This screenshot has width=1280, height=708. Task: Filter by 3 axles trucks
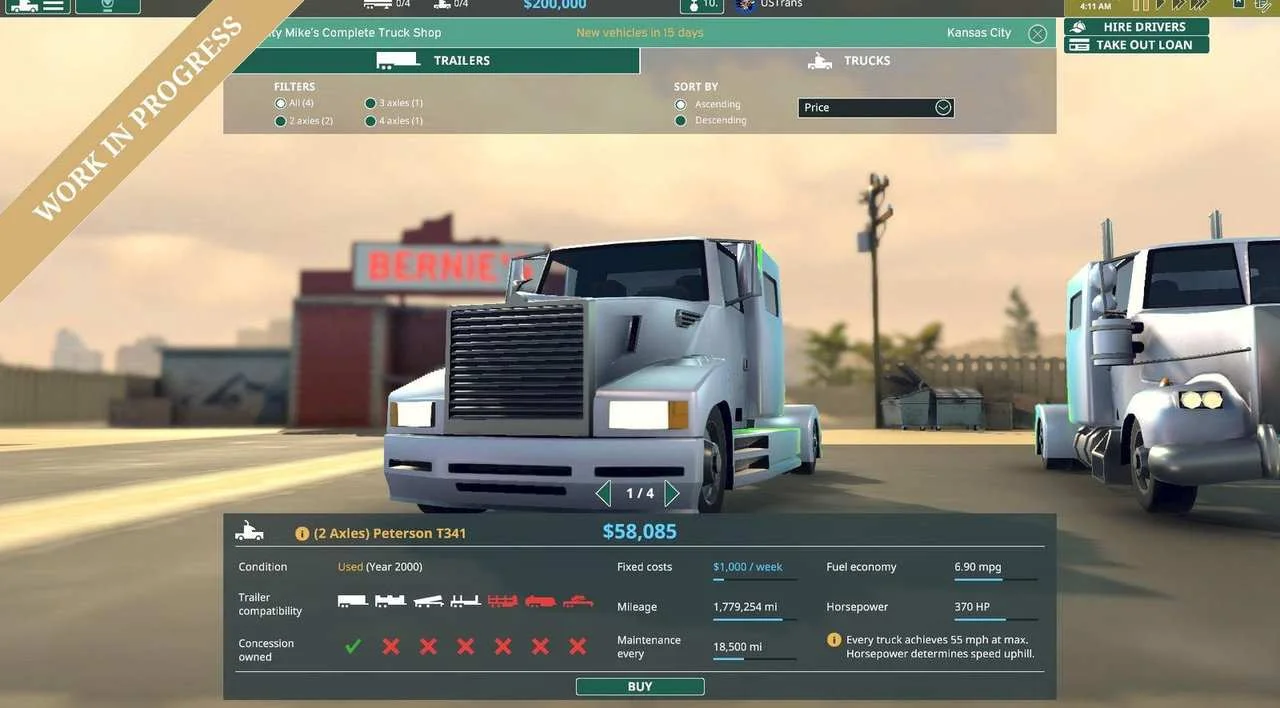pyautogui.click(x=371, y=103)
